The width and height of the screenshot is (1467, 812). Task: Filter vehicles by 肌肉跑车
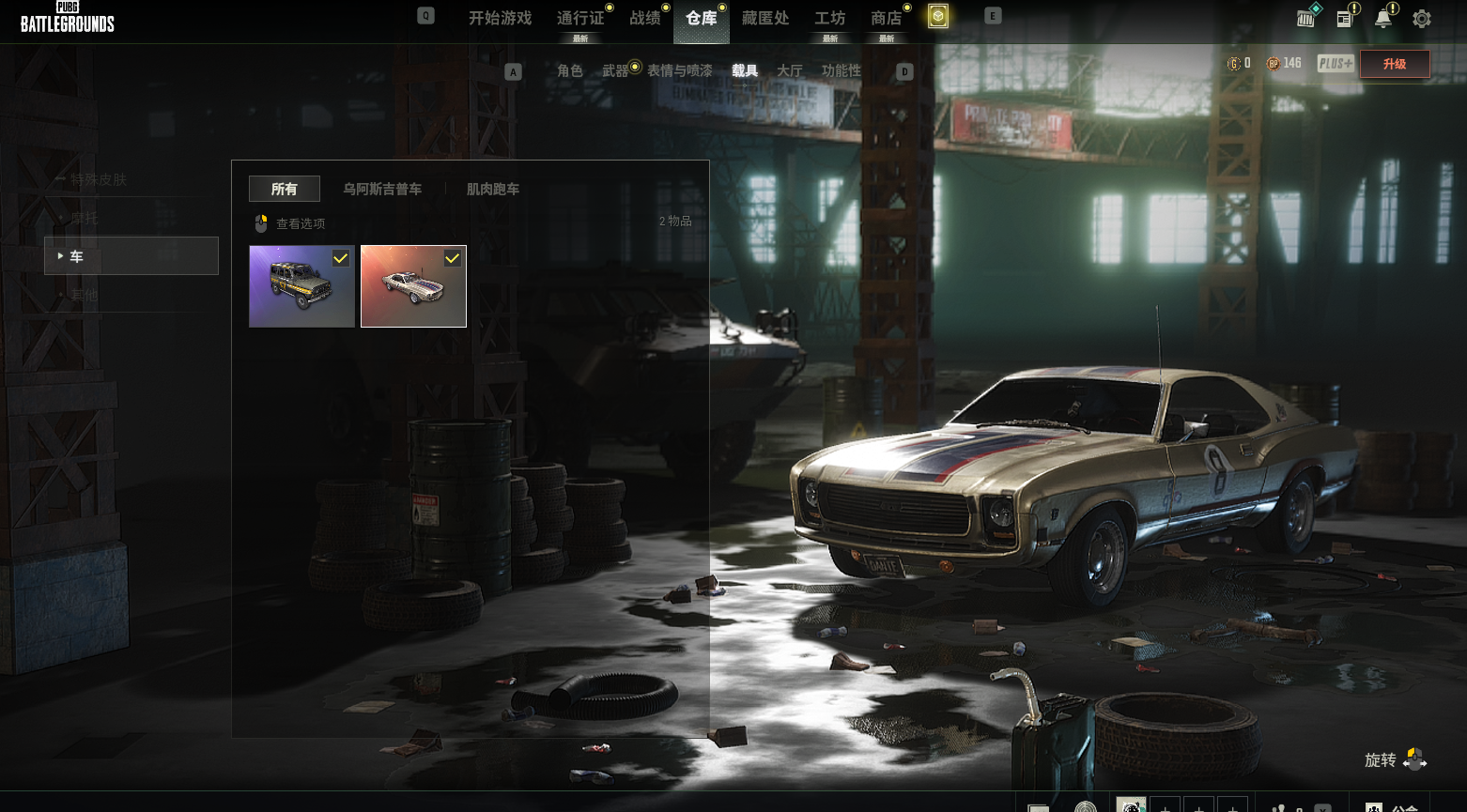pyautogui.click(x=493, y=190)
